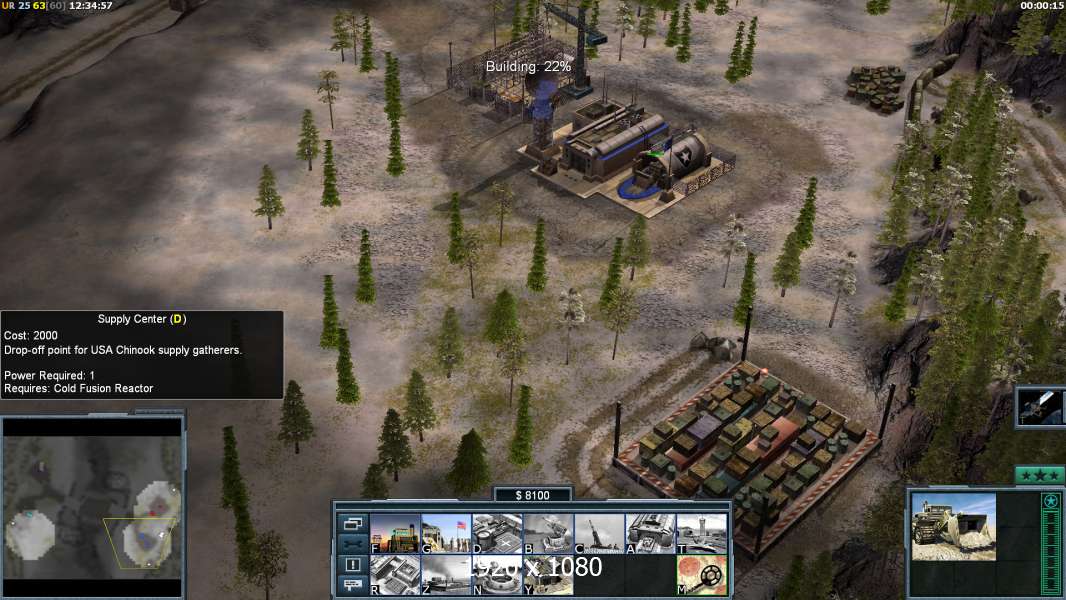Select the Cold Fusion Reactor build icon (F)
The height and width of the screenshot is (600, 1066).
click(x=395, y=534)
